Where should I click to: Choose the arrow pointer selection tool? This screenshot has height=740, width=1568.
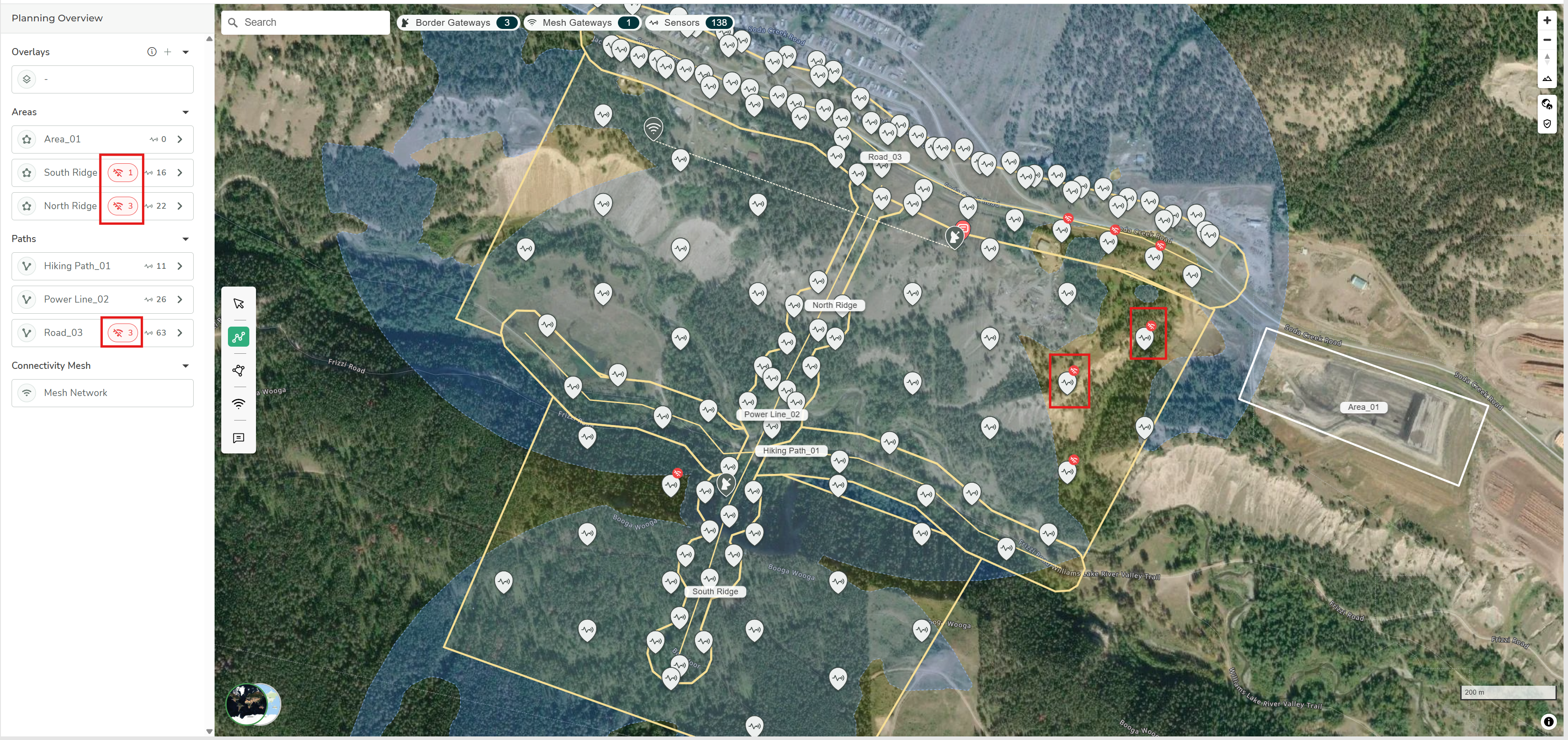(239, 303)
